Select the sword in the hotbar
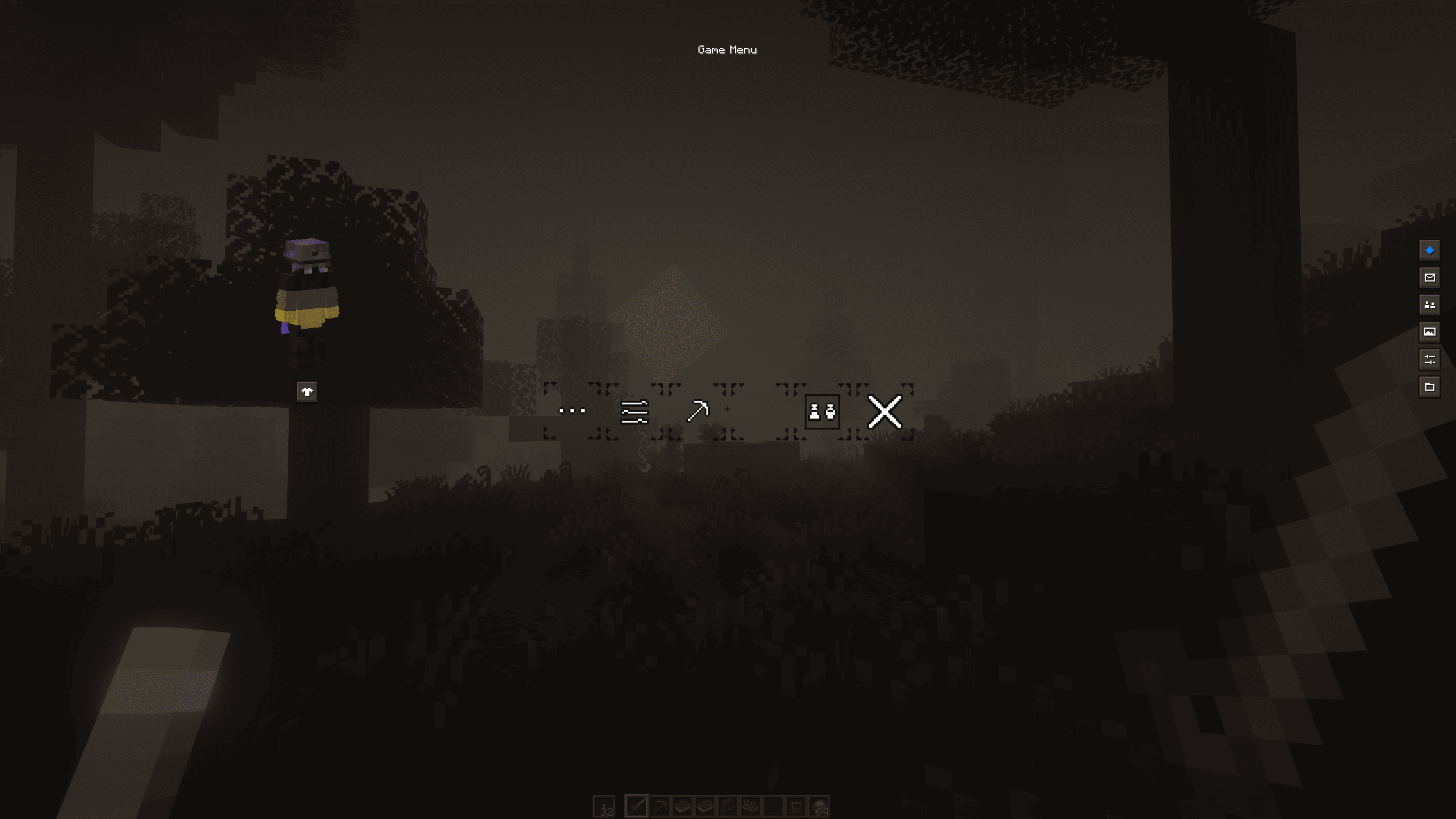 (x=637, y=807)
